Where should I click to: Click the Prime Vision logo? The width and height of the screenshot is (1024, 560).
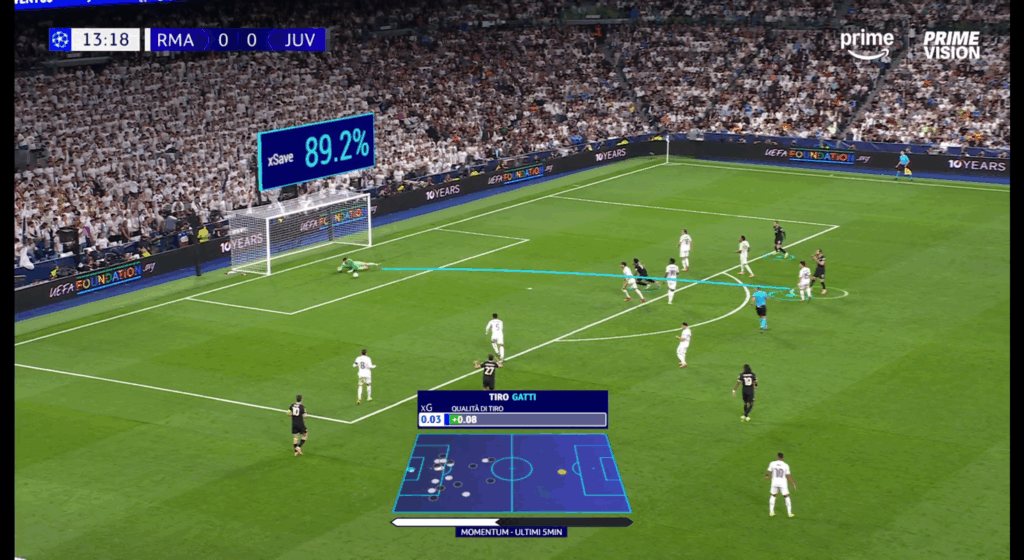951,45
